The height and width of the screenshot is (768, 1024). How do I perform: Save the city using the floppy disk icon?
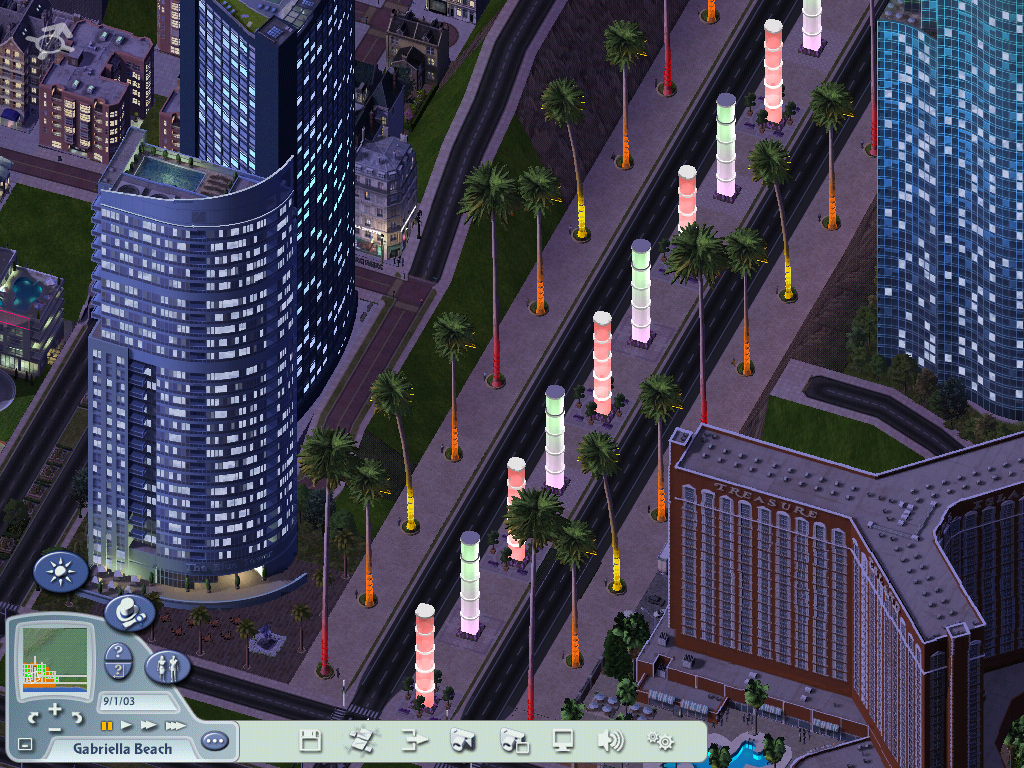[x=311, y=741]
